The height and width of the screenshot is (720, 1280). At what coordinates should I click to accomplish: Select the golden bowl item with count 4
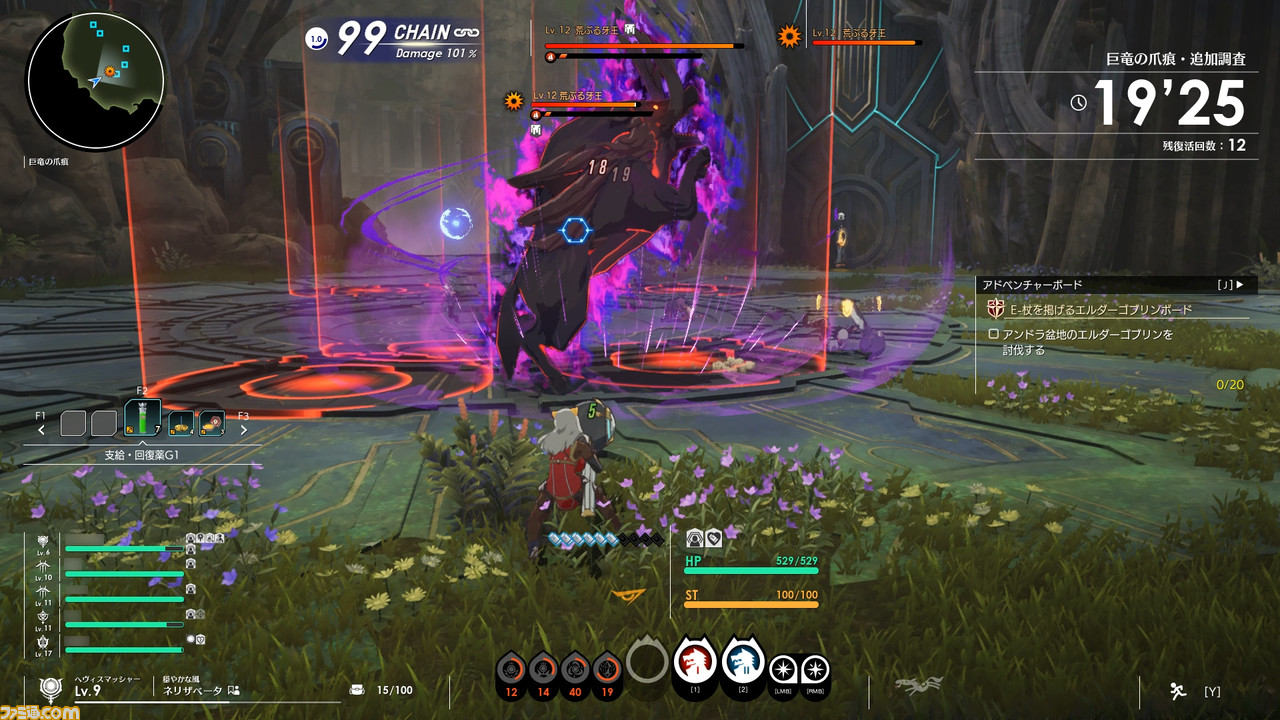(x=181, y=424)
